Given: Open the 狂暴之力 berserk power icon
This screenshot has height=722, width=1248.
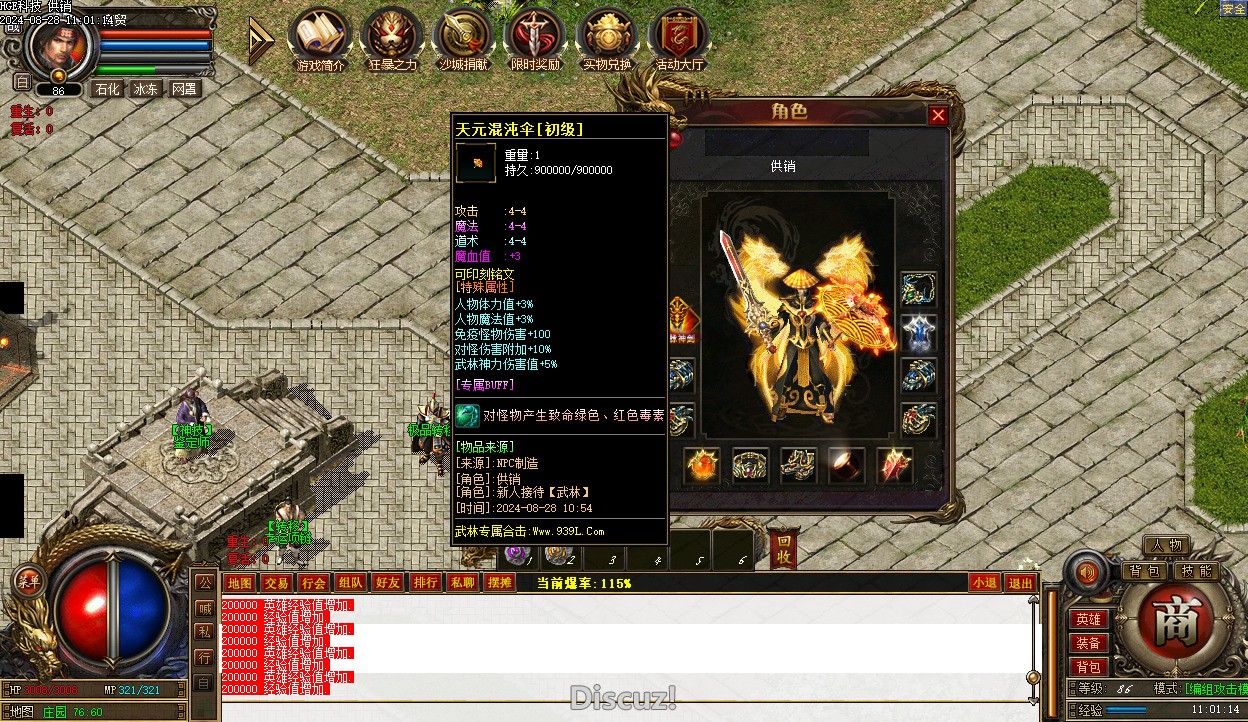Looking at the screenshot, I should point(392,40).
